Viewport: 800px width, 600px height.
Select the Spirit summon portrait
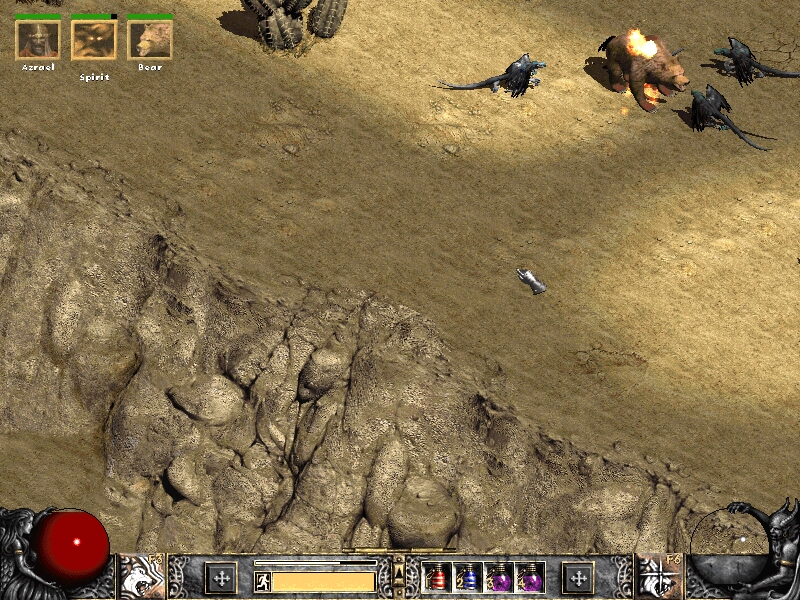click(94, 39)
